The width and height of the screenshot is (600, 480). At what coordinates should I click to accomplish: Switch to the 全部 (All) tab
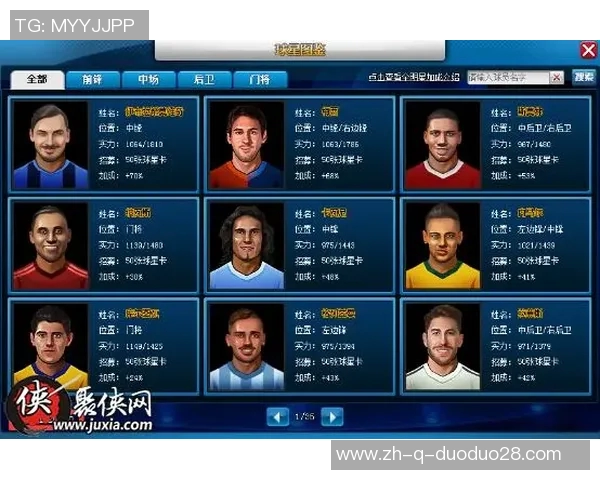point(38,79)
